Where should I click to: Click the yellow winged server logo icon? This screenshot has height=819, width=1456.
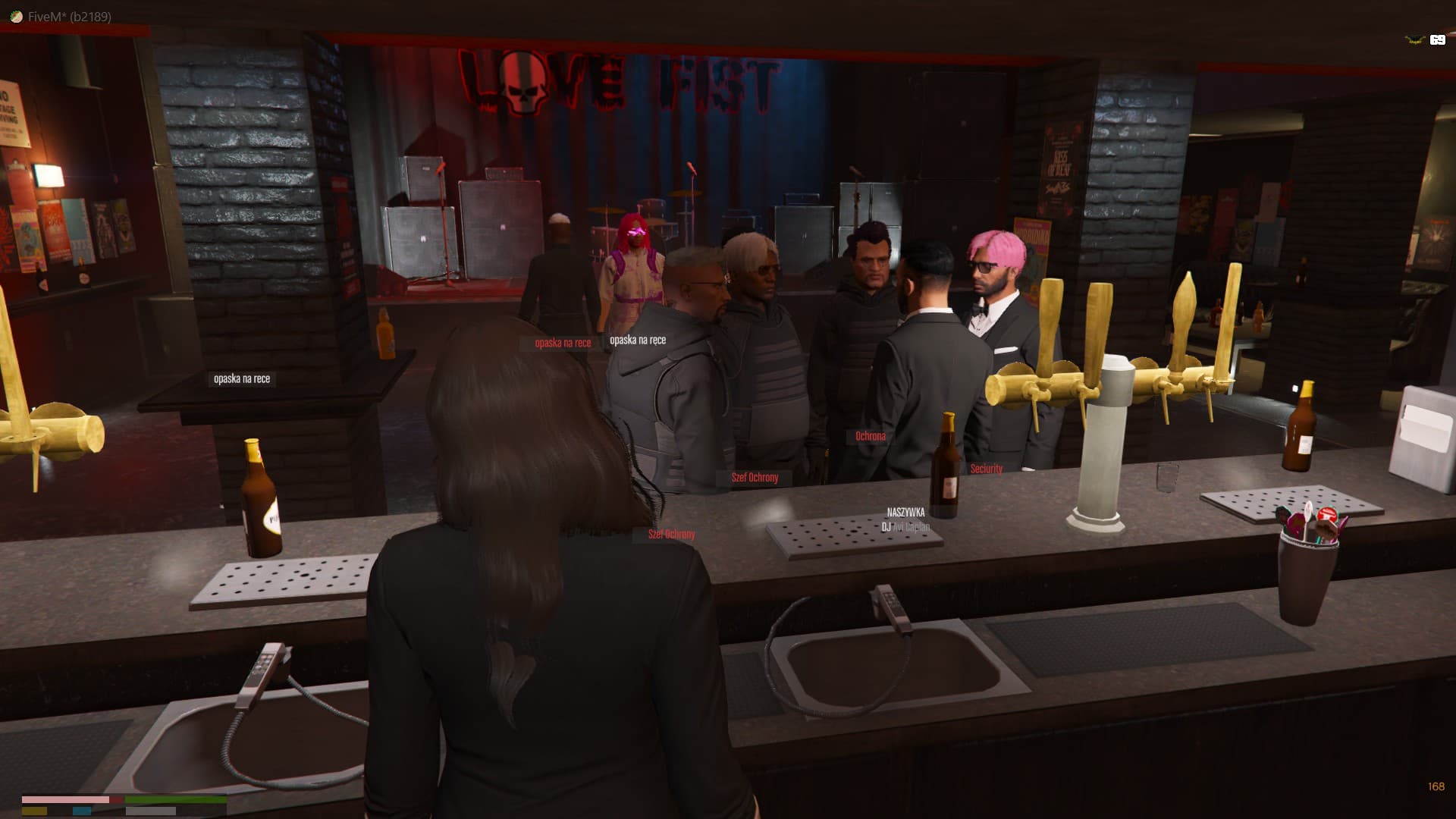point(1414,40)
